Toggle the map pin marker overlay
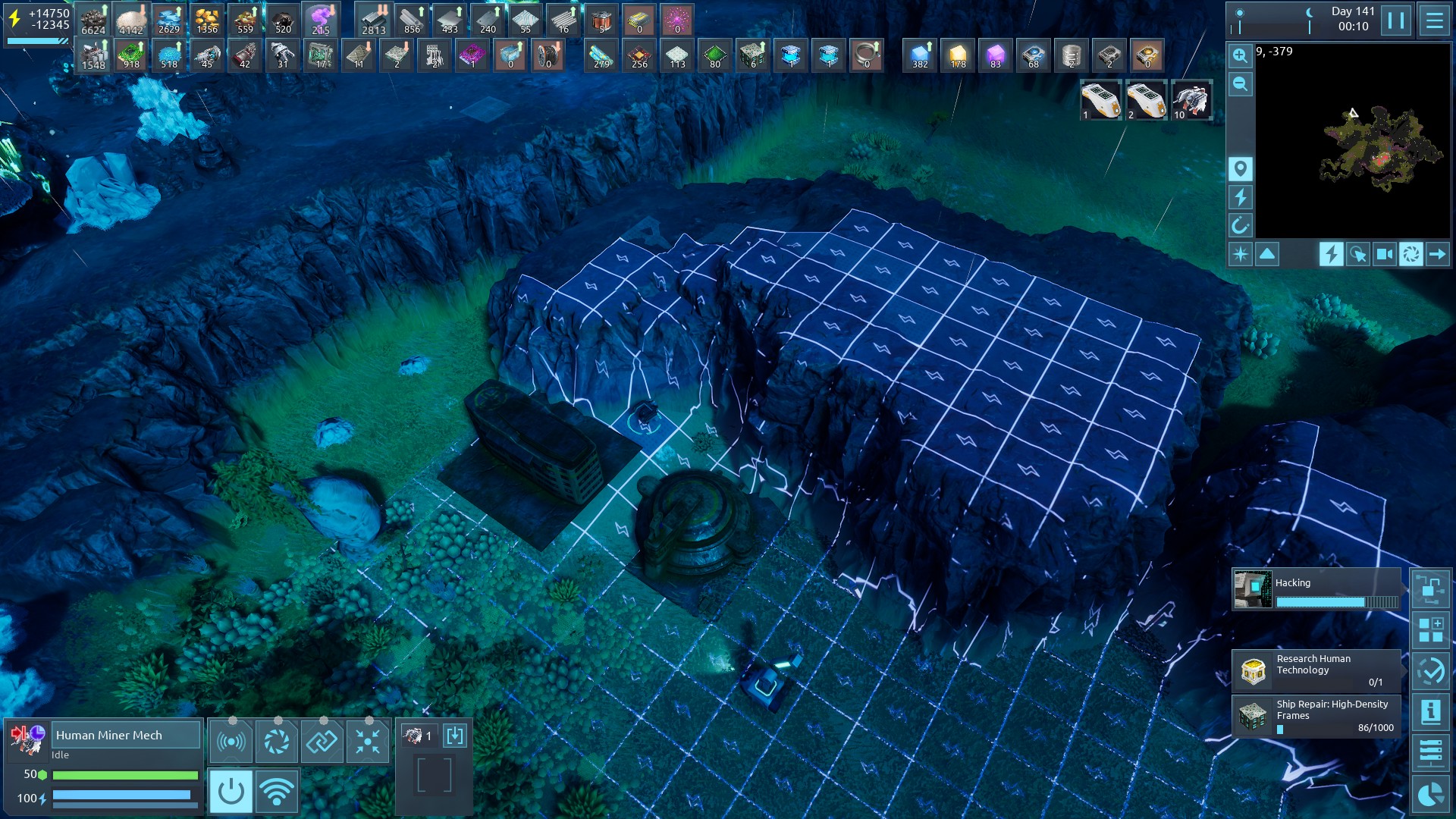The image size is (1456, 819). pos(1240,168)
